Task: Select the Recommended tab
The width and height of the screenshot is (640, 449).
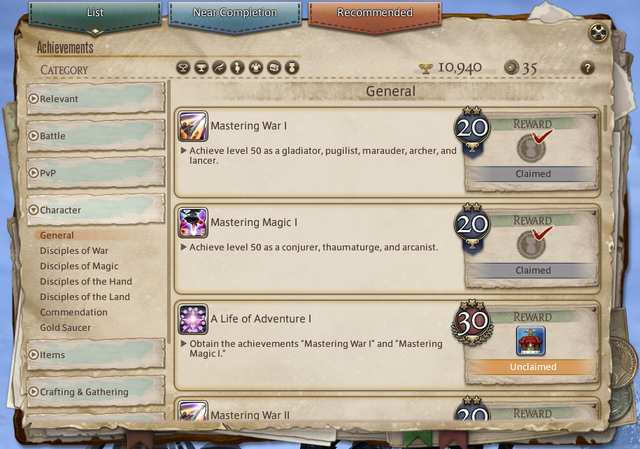Action: [x=375, y=14]
